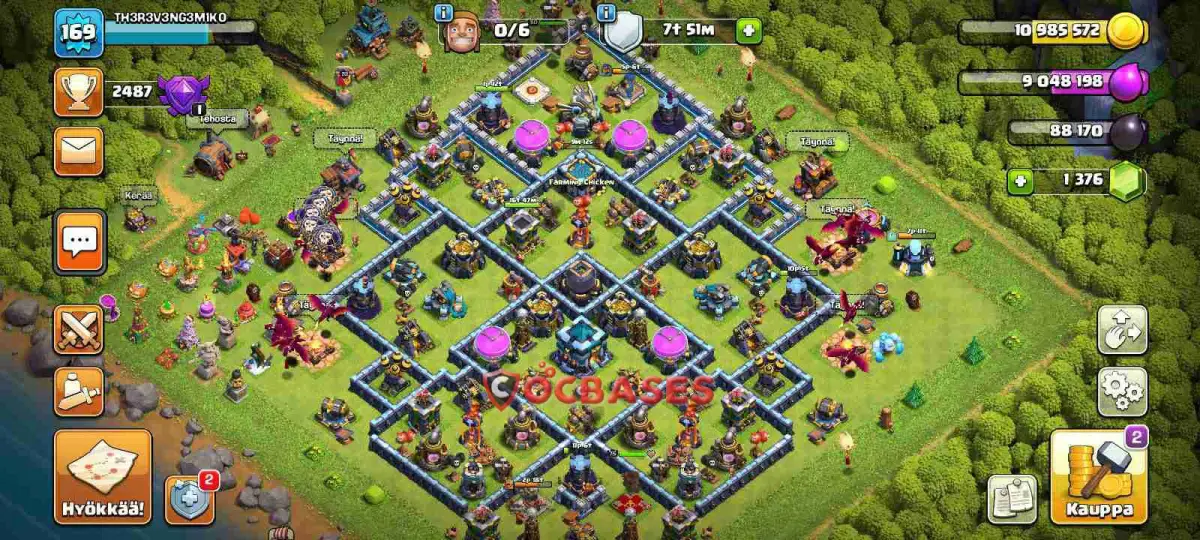The width and height of the screenshot is (1200, 540).
Task: Open the mail envelope inbox
Action: pos(78,151)
